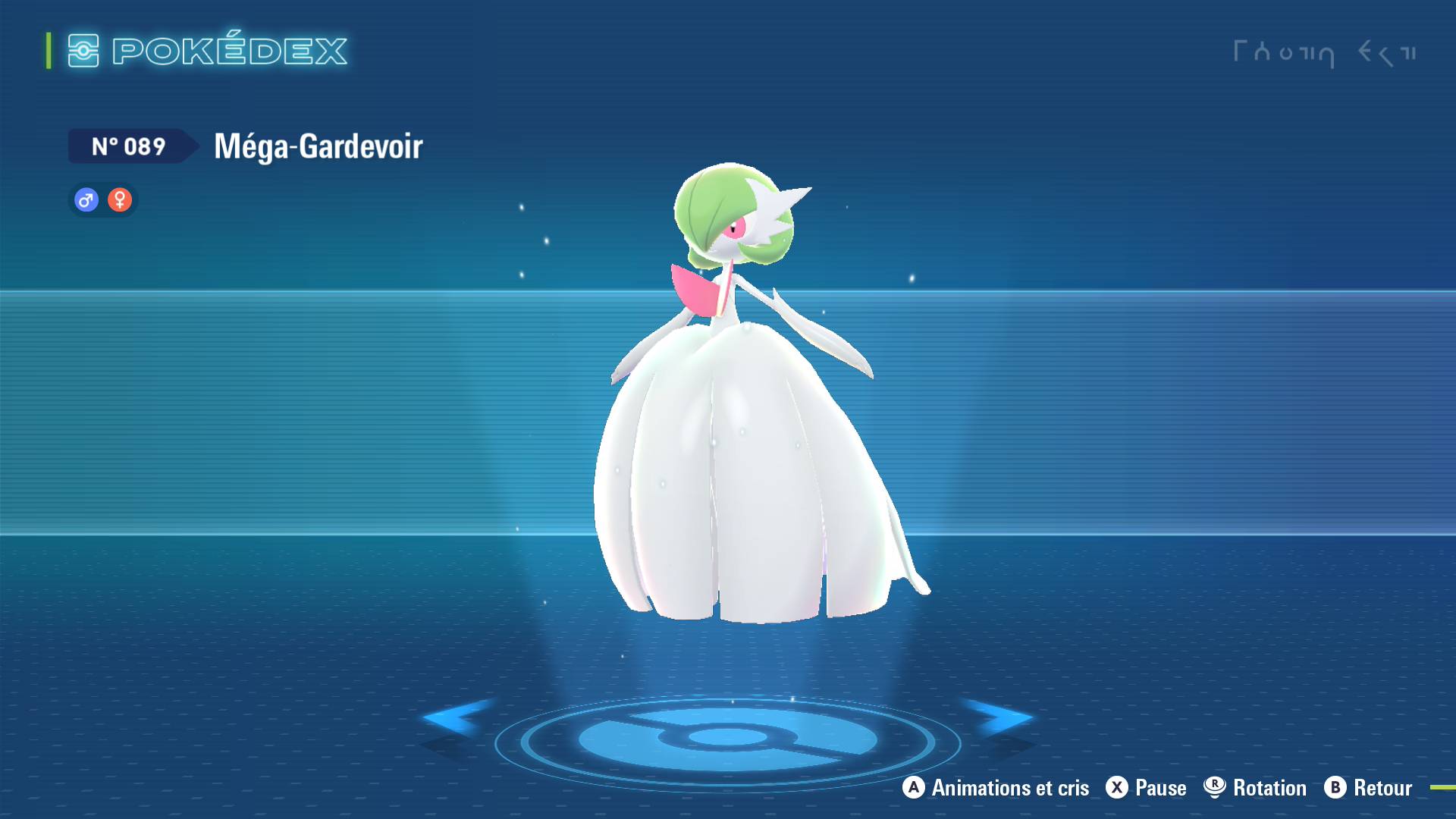The height and width of the screenshot is (819, 1456).
Task: Click the stylized script text in the top-right corner
Action: (1327, 52)
